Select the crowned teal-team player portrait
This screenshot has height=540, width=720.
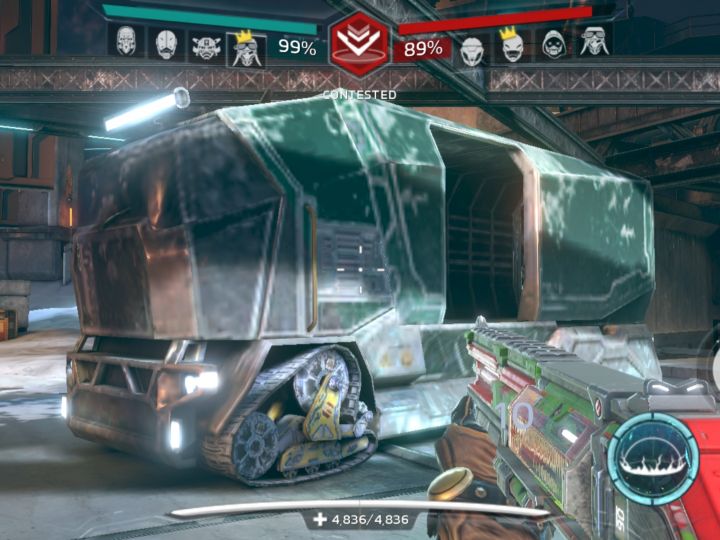tap(245, 46)
